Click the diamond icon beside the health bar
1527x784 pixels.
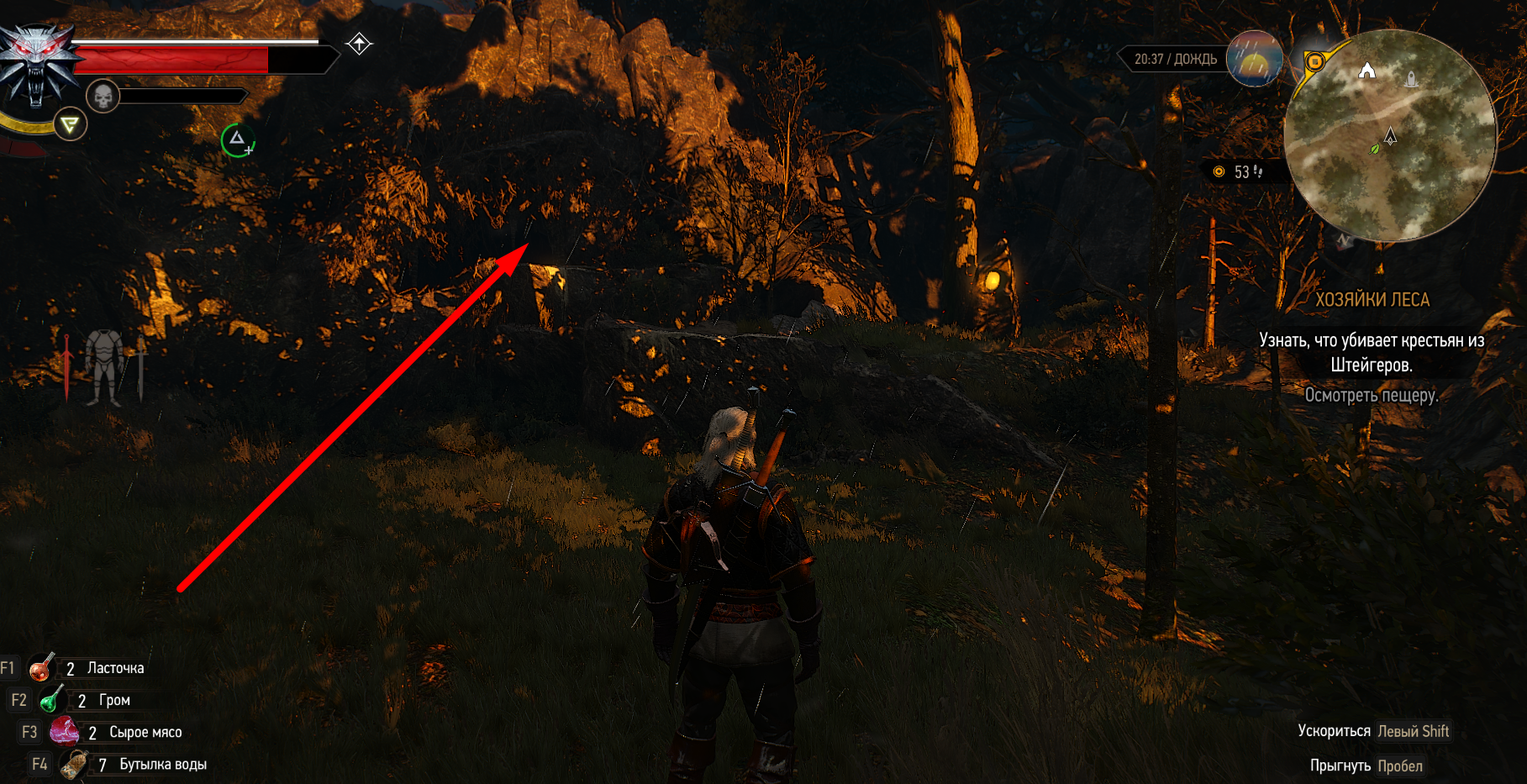359,44
